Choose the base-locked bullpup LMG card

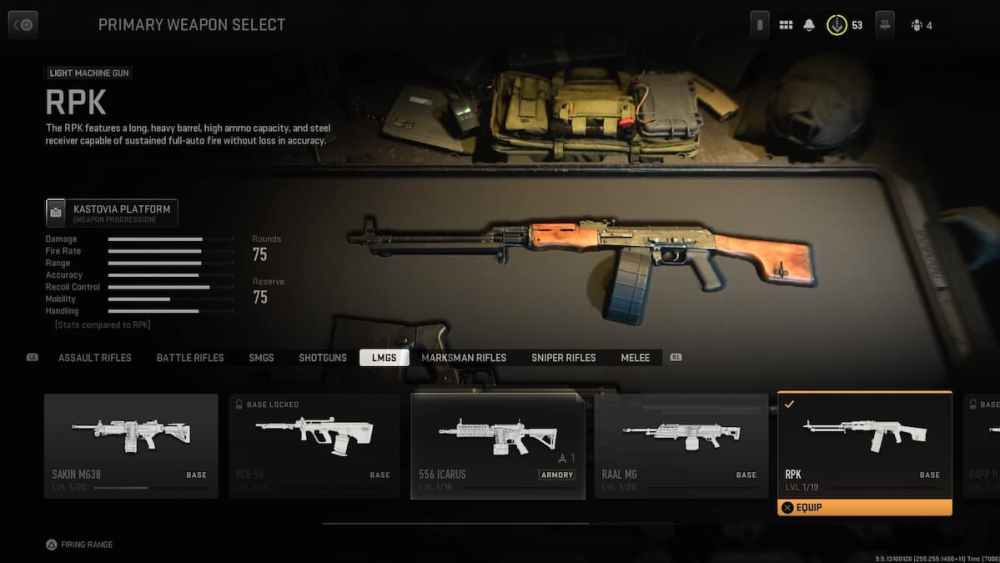pos(315,445)
